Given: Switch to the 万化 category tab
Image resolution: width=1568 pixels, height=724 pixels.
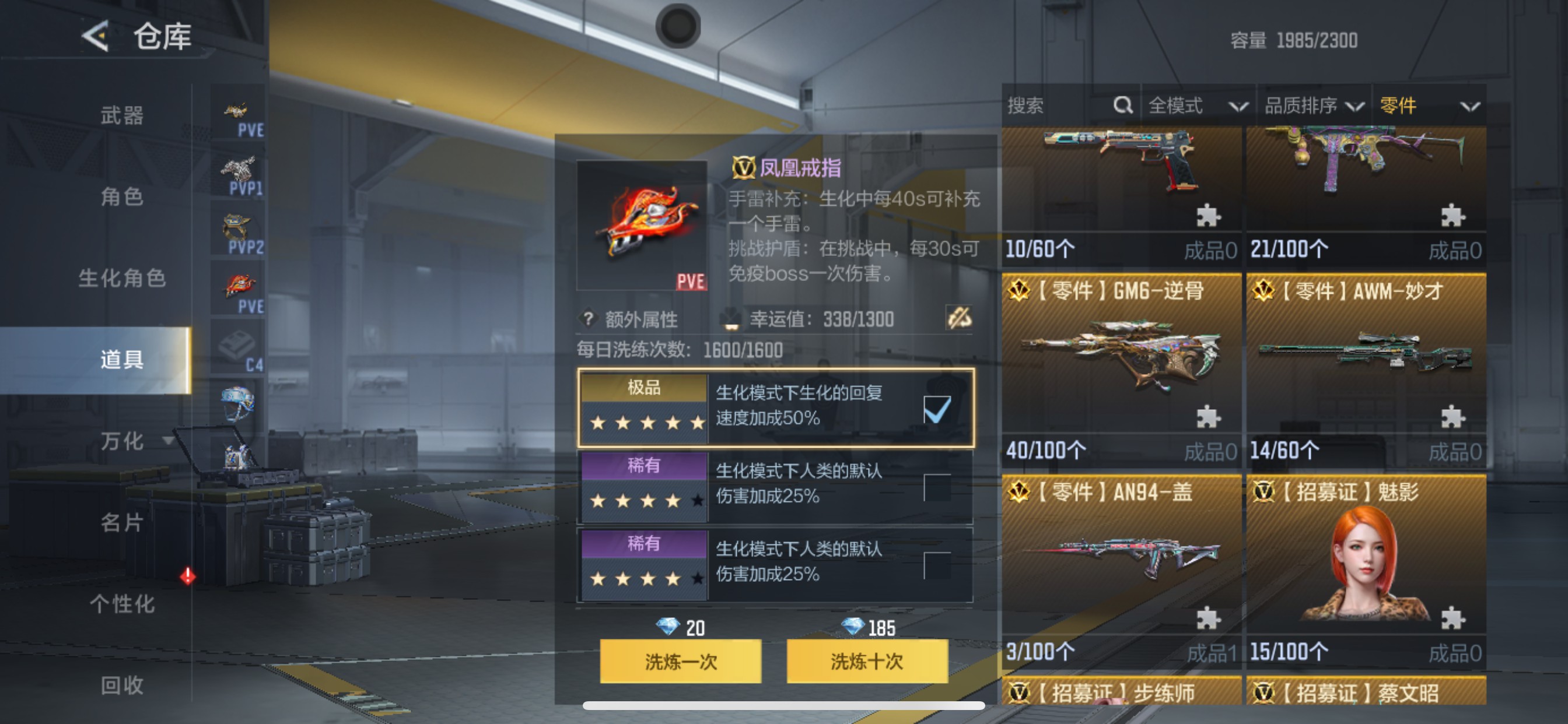Looking at the screenshot, I should (121, 442).
